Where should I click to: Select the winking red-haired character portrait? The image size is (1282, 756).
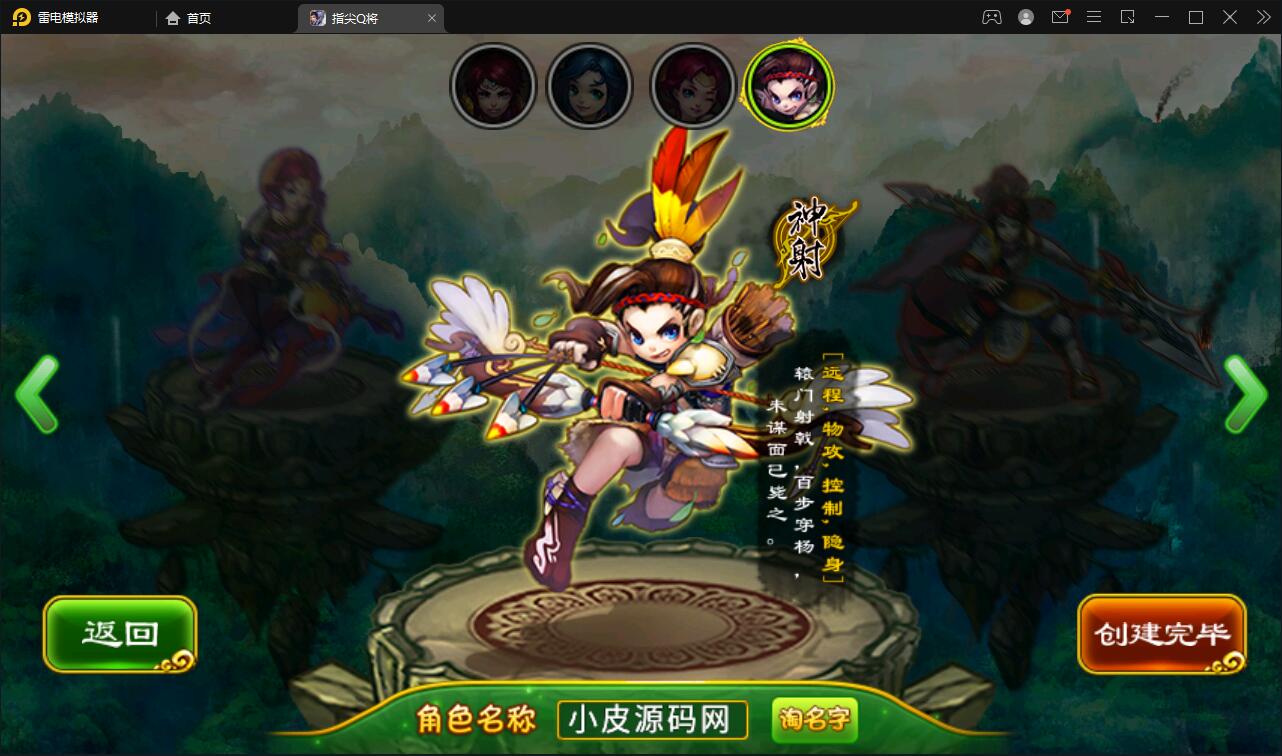692,86
